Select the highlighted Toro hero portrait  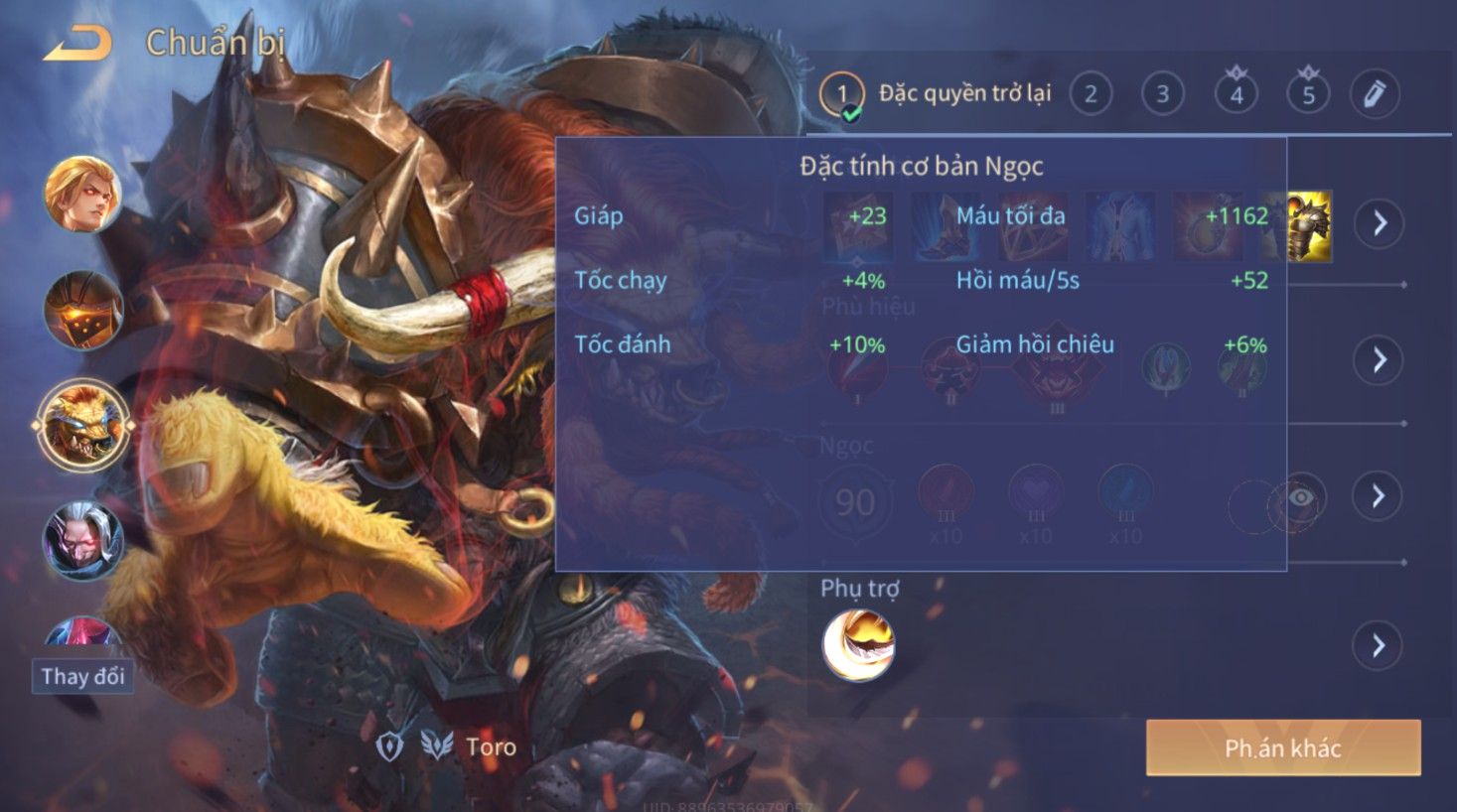[82, 426]
